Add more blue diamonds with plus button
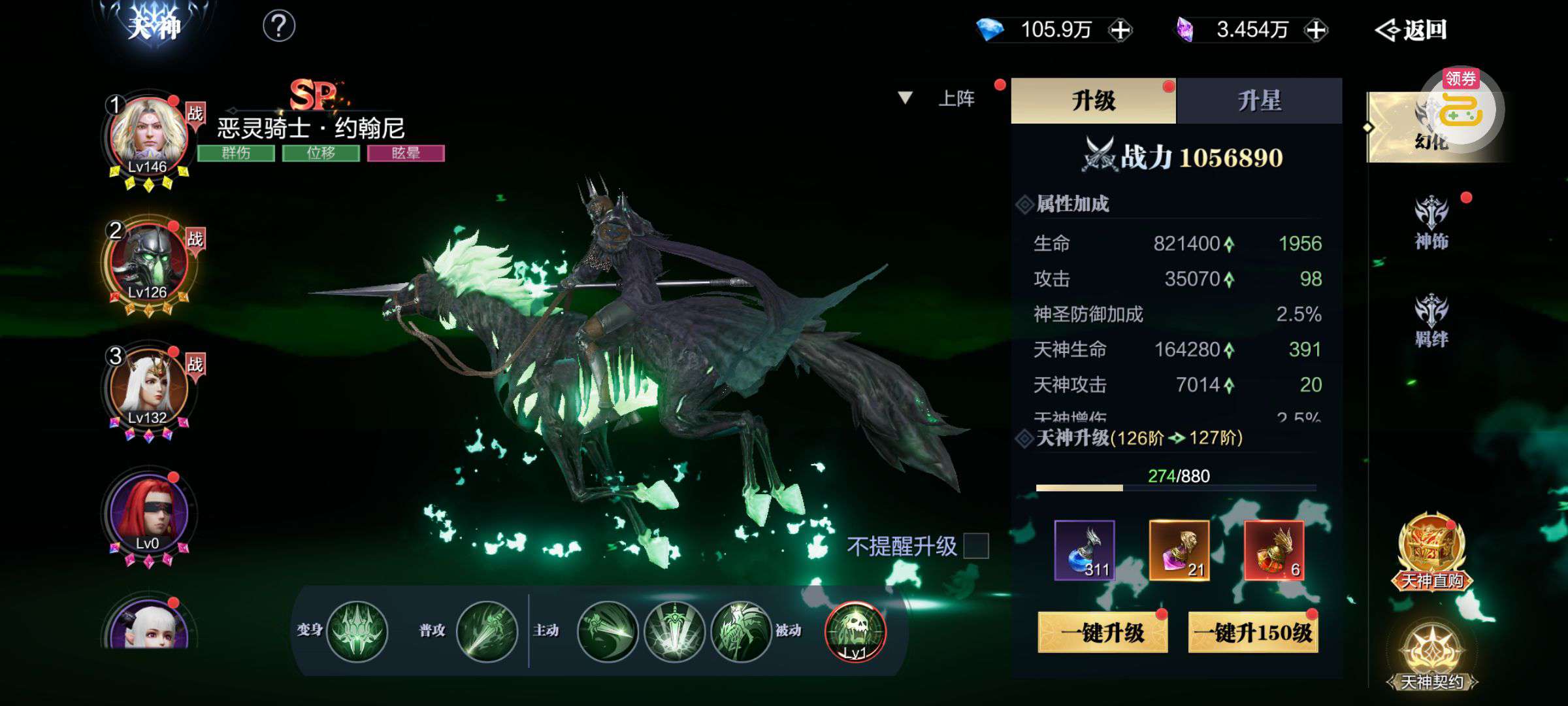This screenshot has width=1568, height=706. [1120, 30]
